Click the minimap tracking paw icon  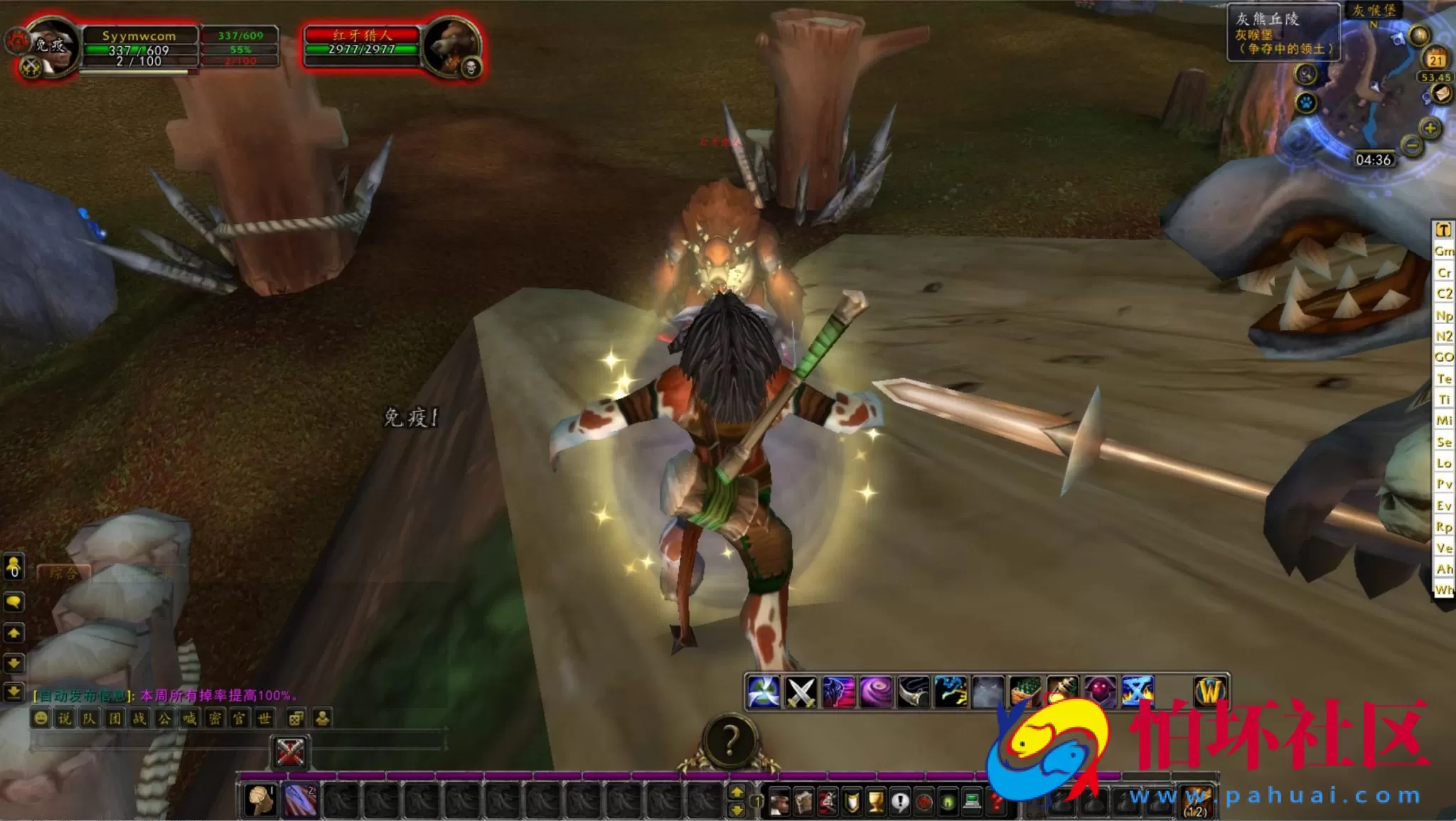tap(1306, 103)
